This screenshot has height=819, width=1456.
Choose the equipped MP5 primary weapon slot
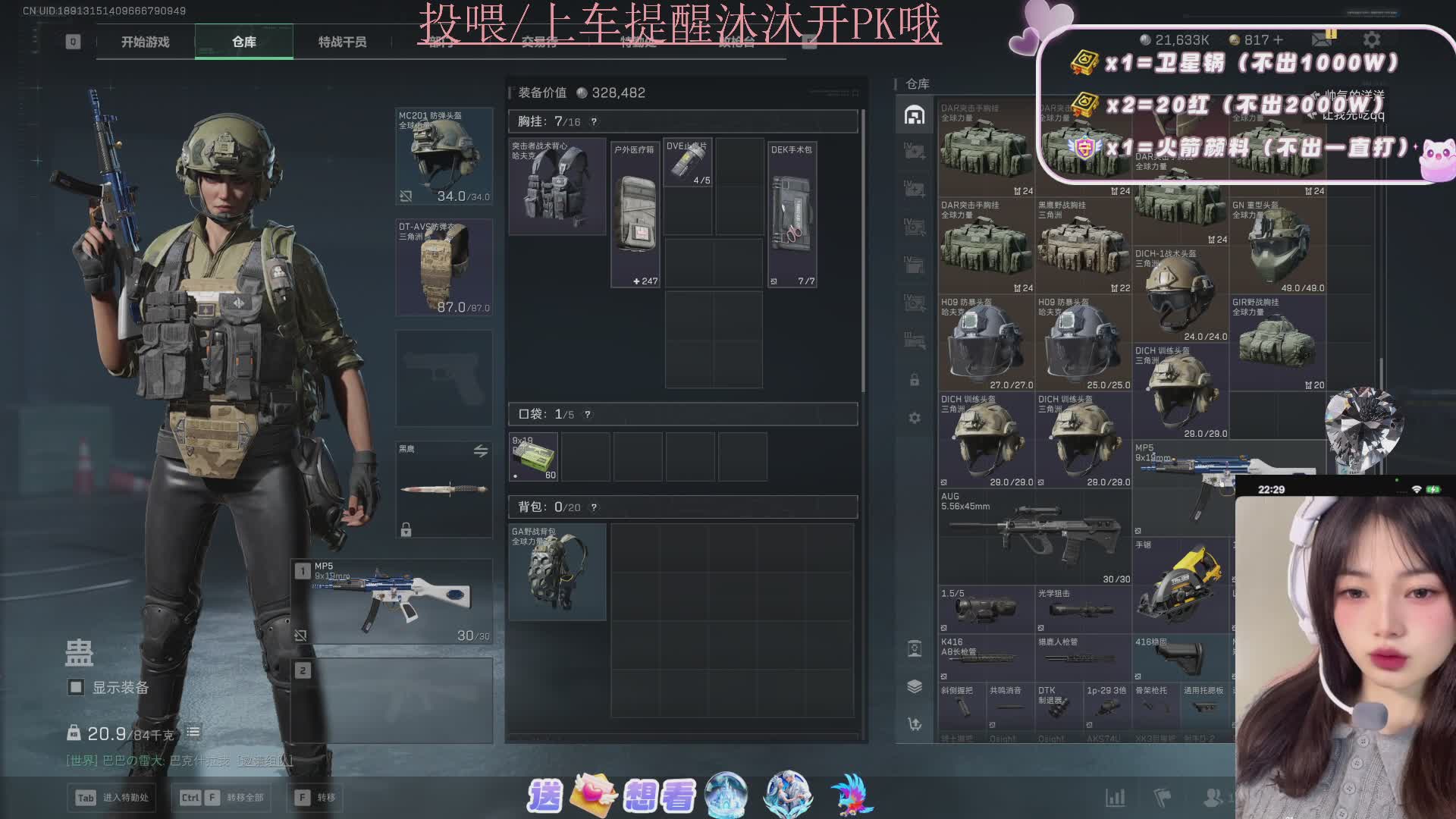[x=394, y=601]
